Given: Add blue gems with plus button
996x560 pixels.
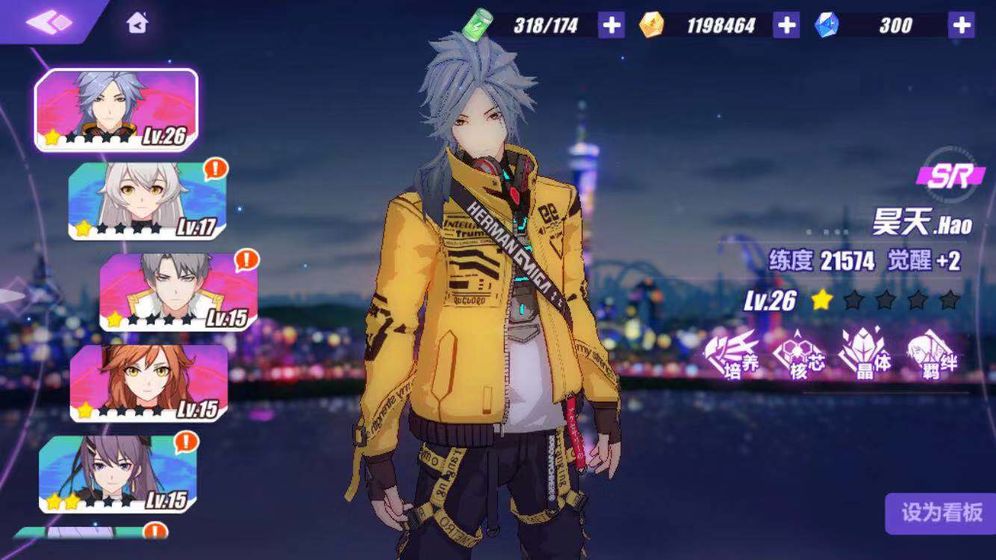Looking at the screenshot, I should tap(960, 25).
